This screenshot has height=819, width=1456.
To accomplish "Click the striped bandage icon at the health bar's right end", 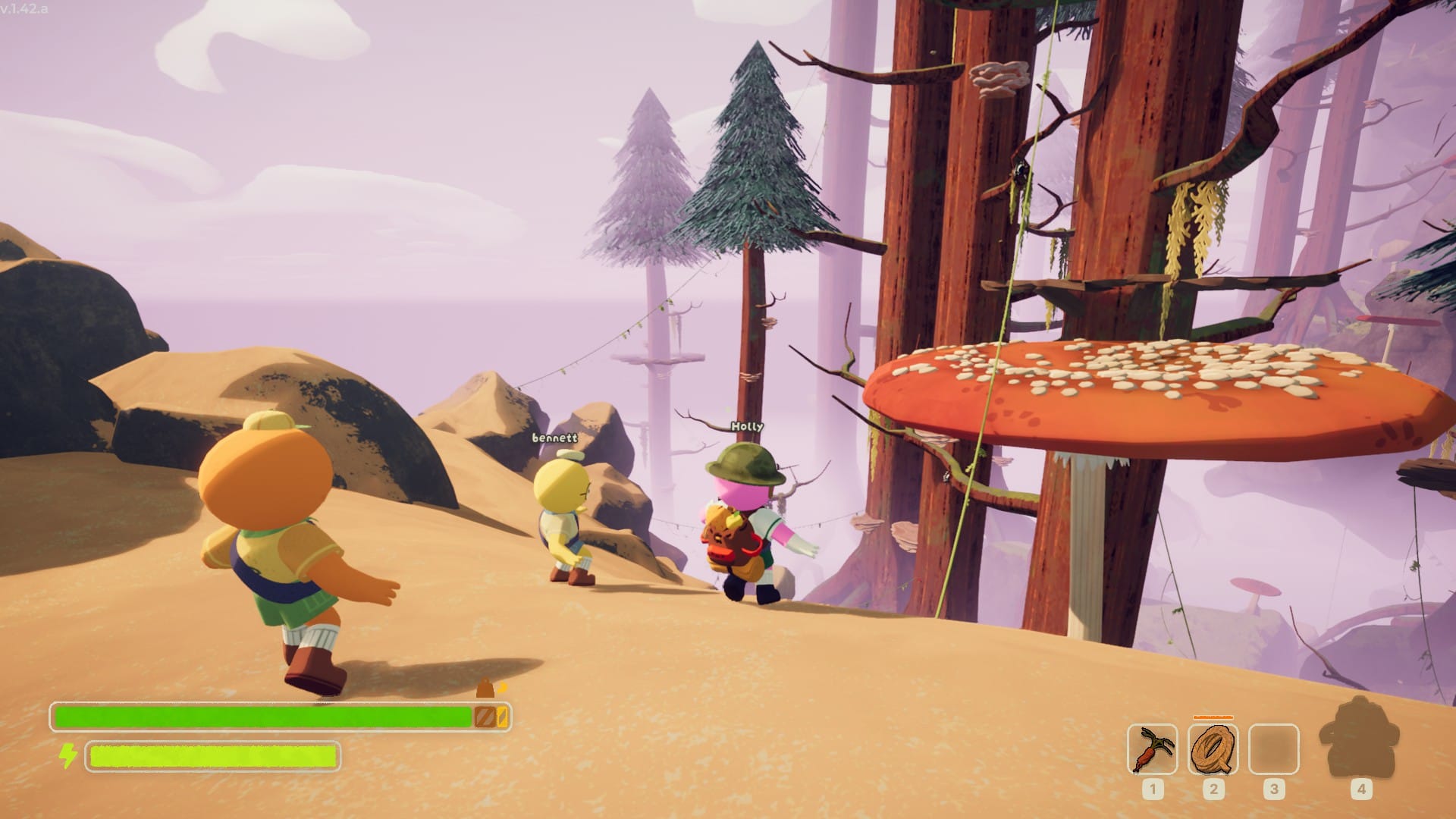I will pos(485,716).
